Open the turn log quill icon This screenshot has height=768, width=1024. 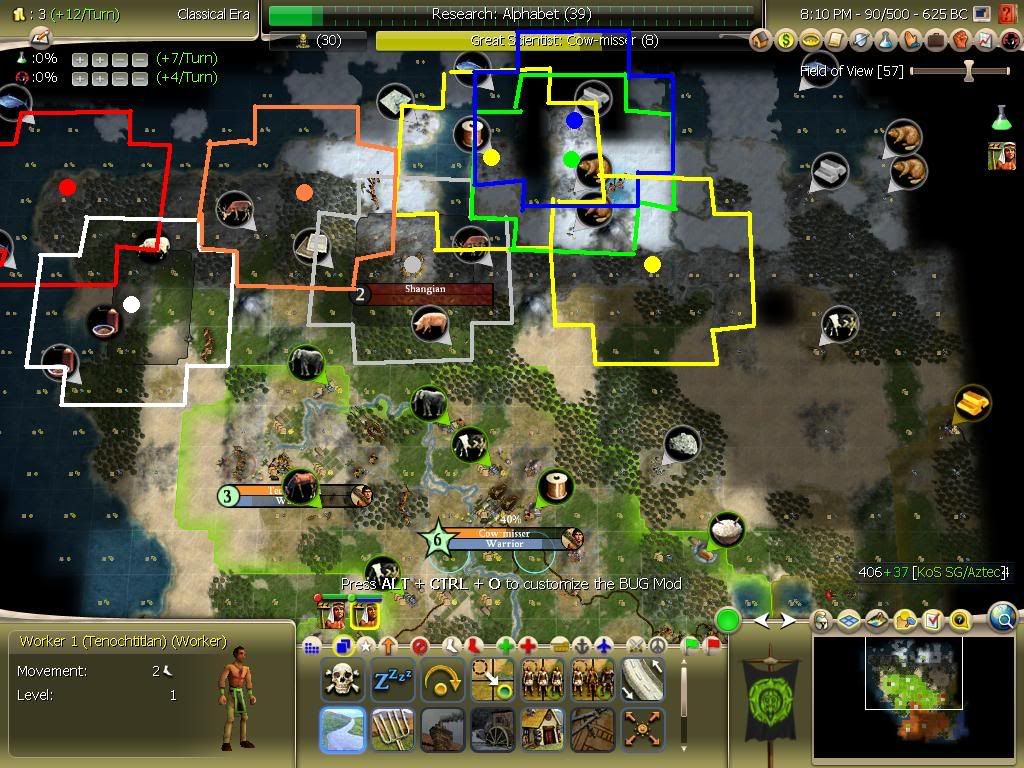39,37
